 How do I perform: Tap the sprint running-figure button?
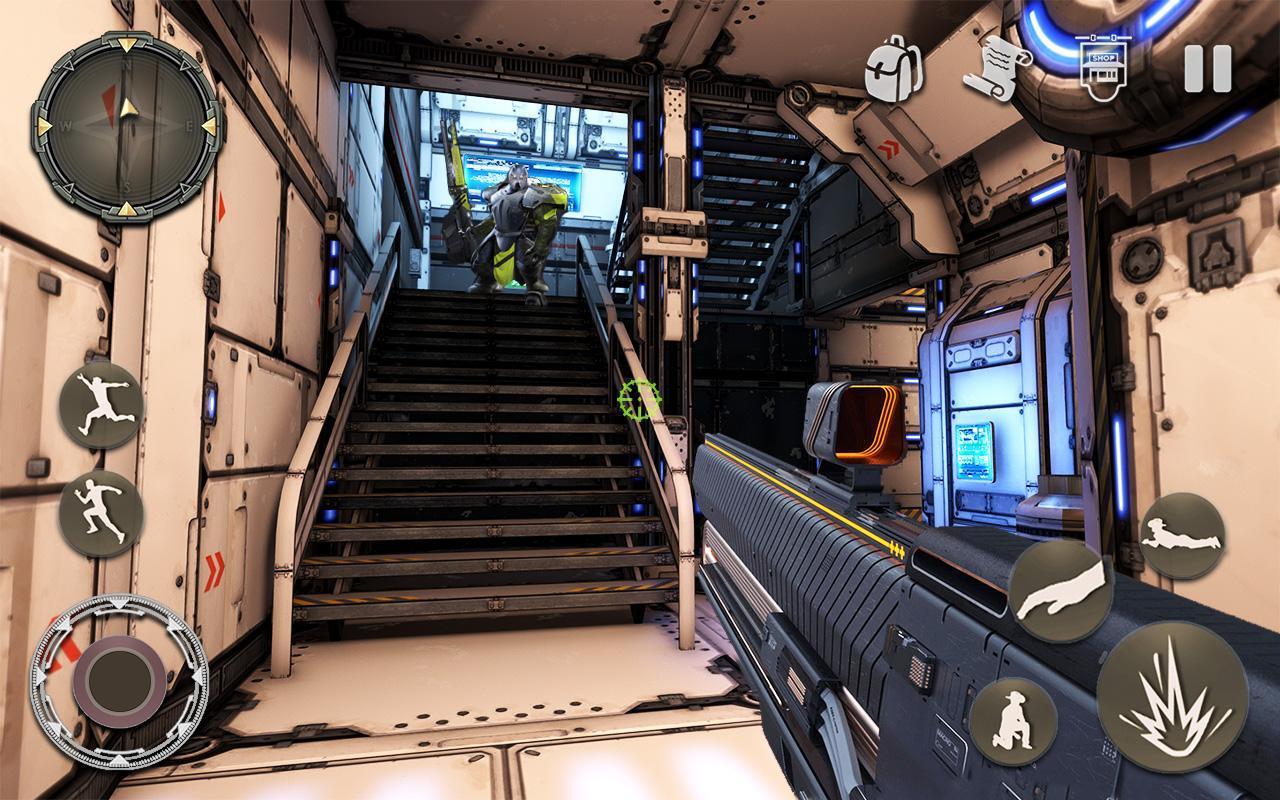click(101, 514)
